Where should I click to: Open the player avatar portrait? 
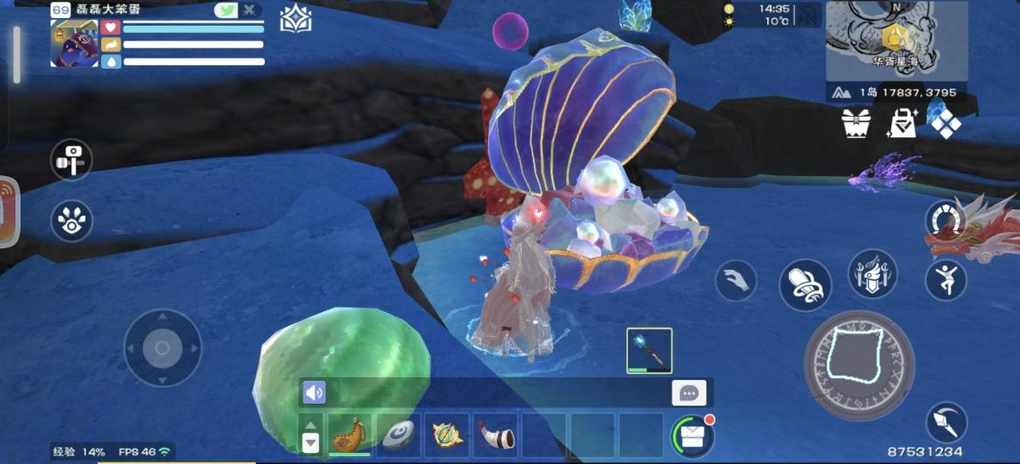click(x=74, y=43)
